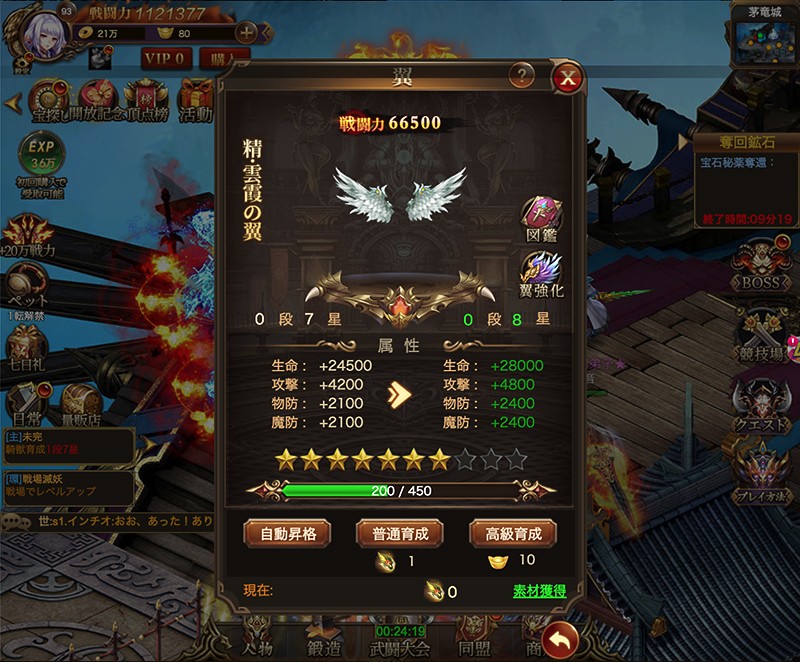The width and height of the screenshot is (800, 662).
Task: Open the VIP 0 button
Action: click(x=166, y=58)
